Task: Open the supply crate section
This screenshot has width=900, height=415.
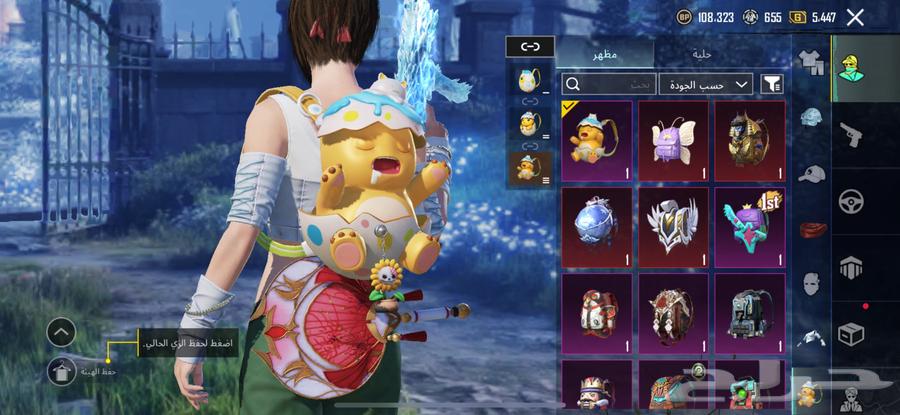Action: (x=851, y=334)
